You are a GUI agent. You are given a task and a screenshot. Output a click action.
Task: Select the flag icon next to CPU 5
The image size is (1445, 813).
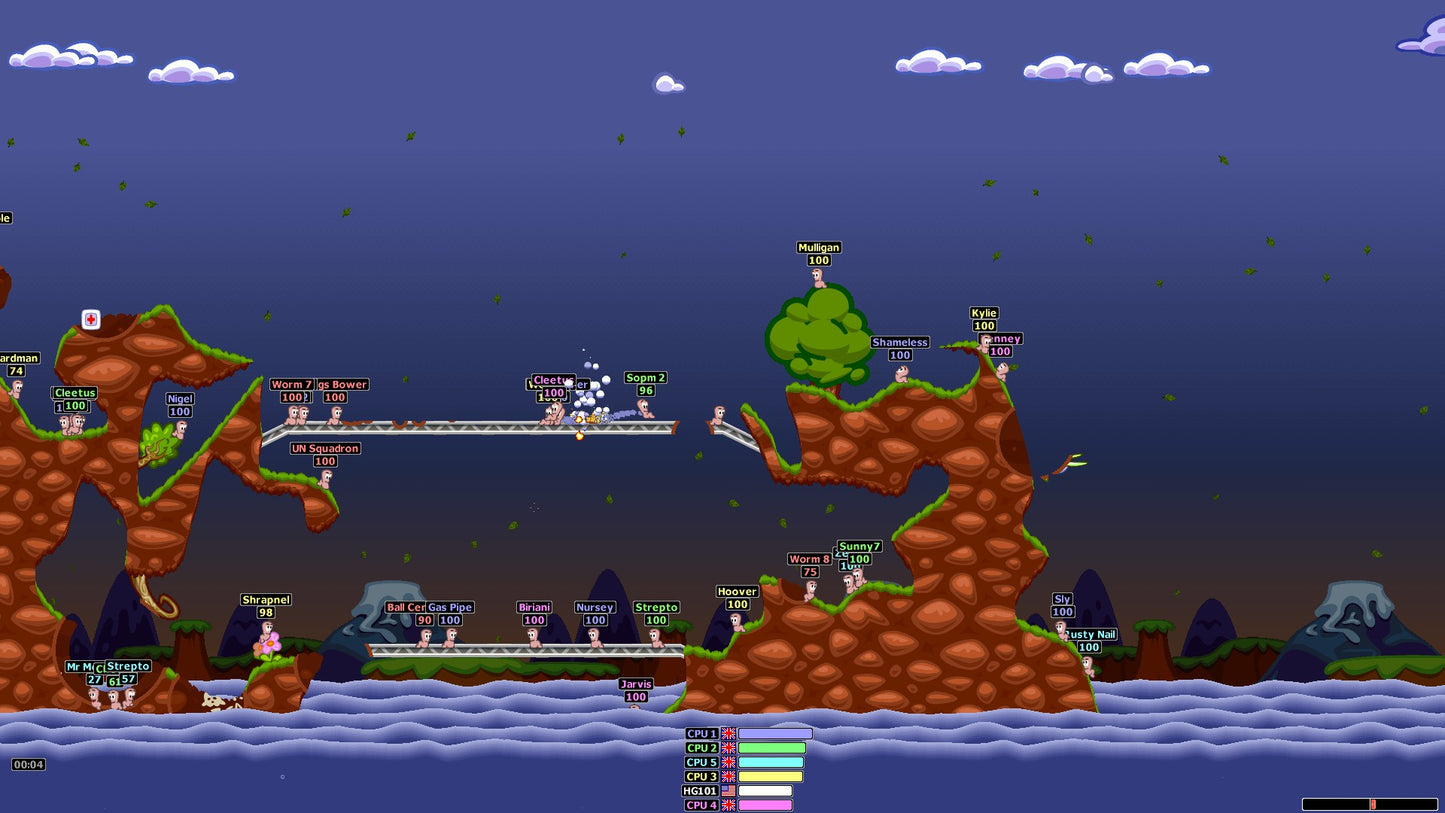tap(729, 761)
